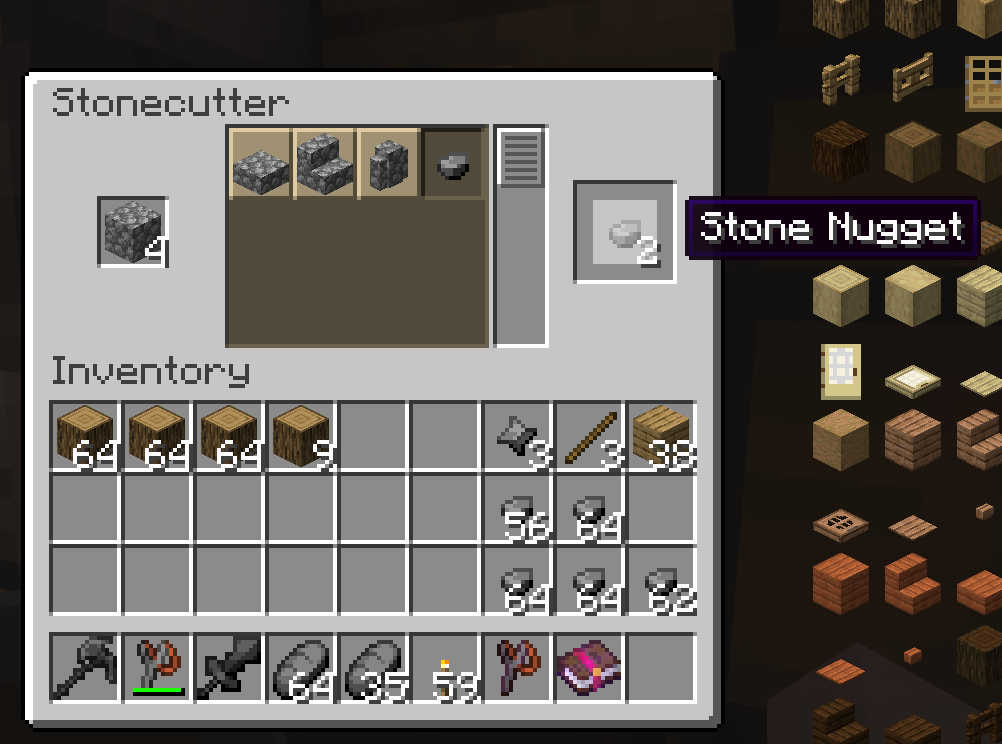Viewport: 1002px width, 744px height.
Task: Pick up the stack of 9 oak logs
Action: tap(301, 436)
